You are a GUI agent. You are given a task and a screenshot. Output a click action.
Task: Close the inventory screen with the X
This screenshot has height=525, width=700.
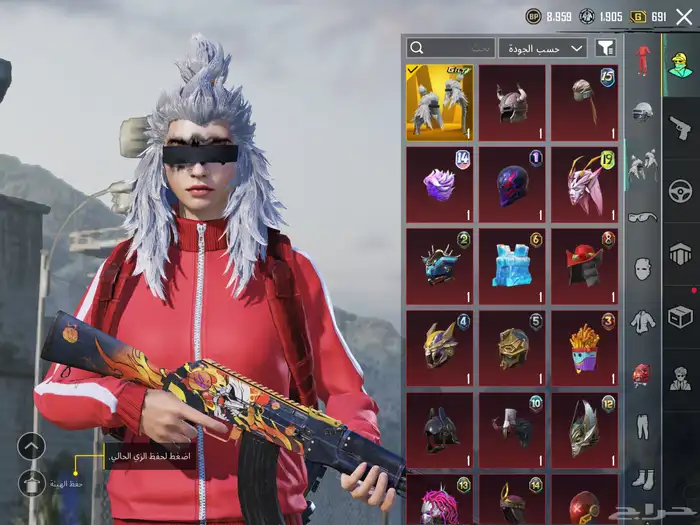pos(684,16)
